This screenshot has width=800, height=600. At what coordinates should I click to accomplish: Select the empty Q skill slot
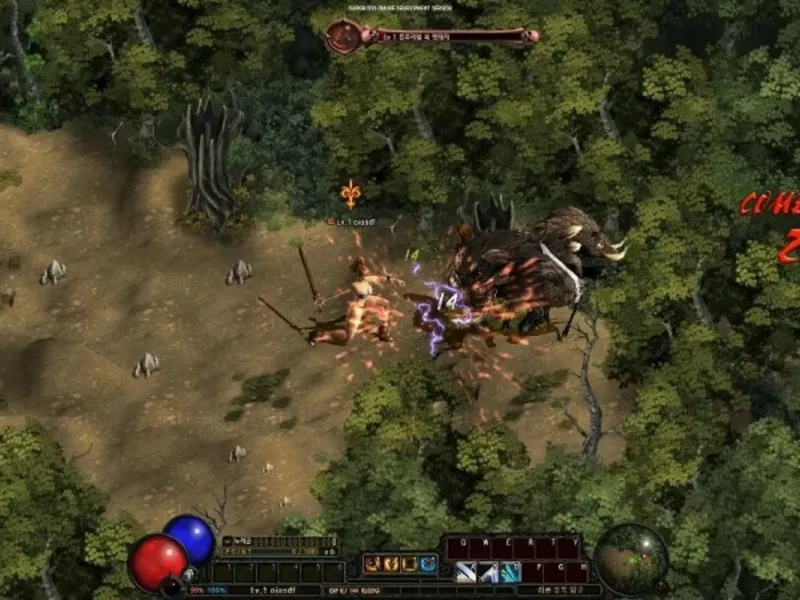(x=457, y=547)
